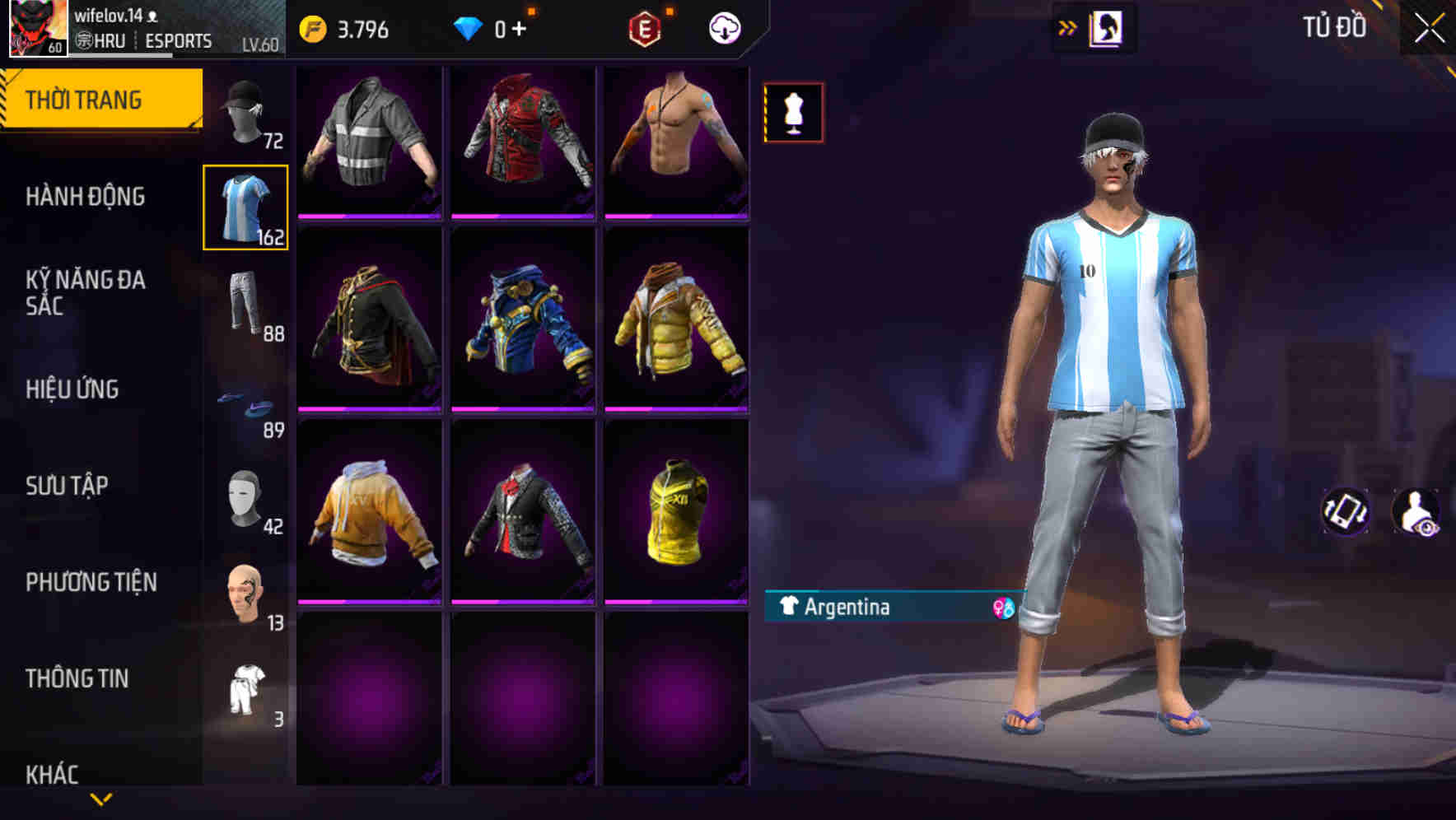The image size is (1456, 820).
Task: Select the mannequin preview icon
Action: coord(792,111)
